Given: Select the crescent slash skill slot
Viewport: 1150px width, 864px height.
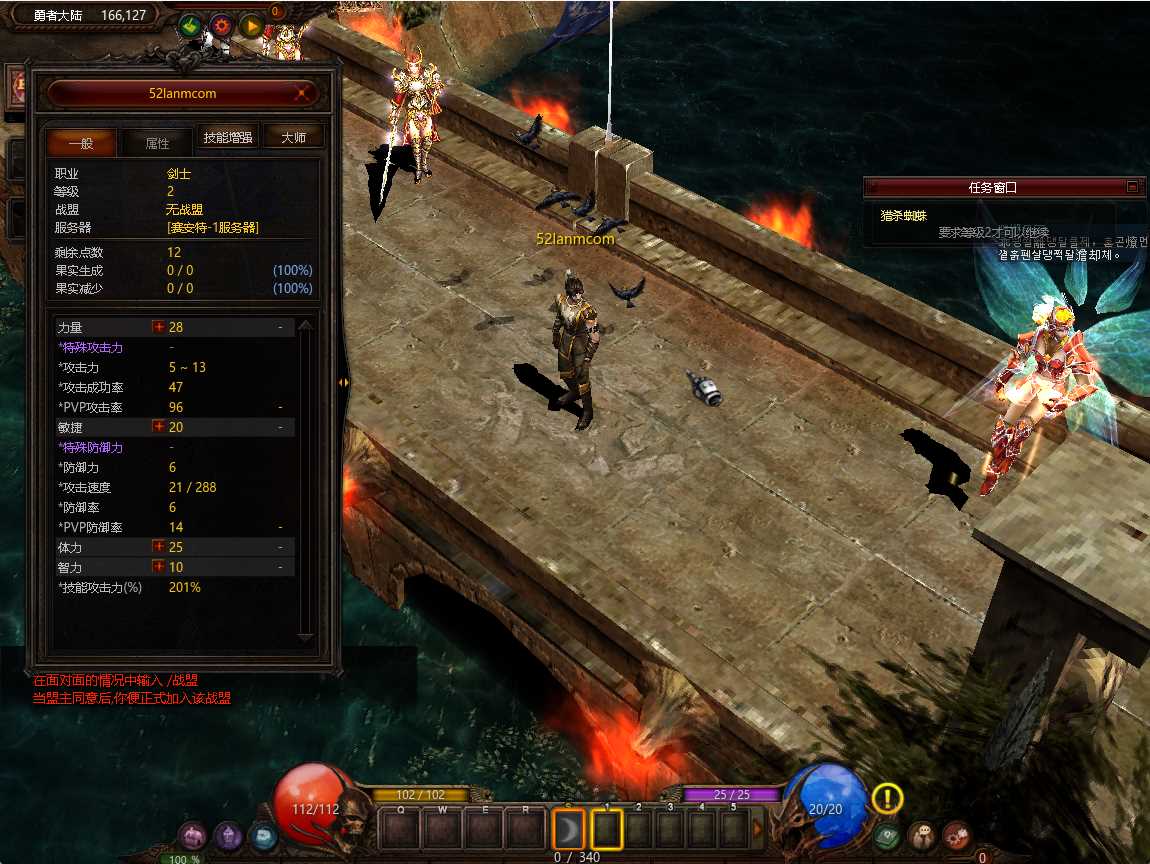Looking at the screenshot, I should 567,828.
